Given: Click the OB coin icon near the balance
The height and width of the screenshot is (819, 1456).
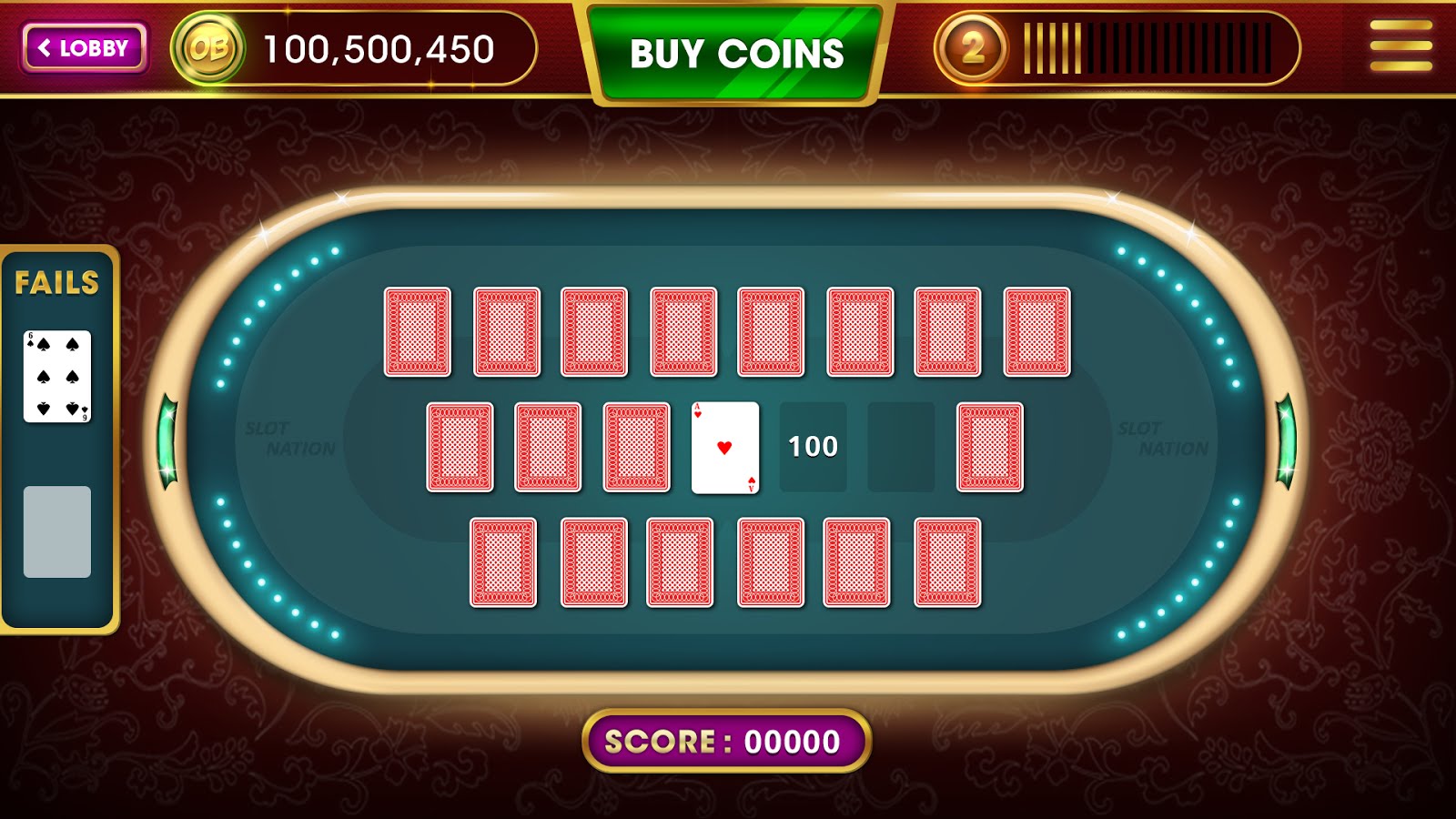Looking at the screenshot, I should click(x=207, y=45).
